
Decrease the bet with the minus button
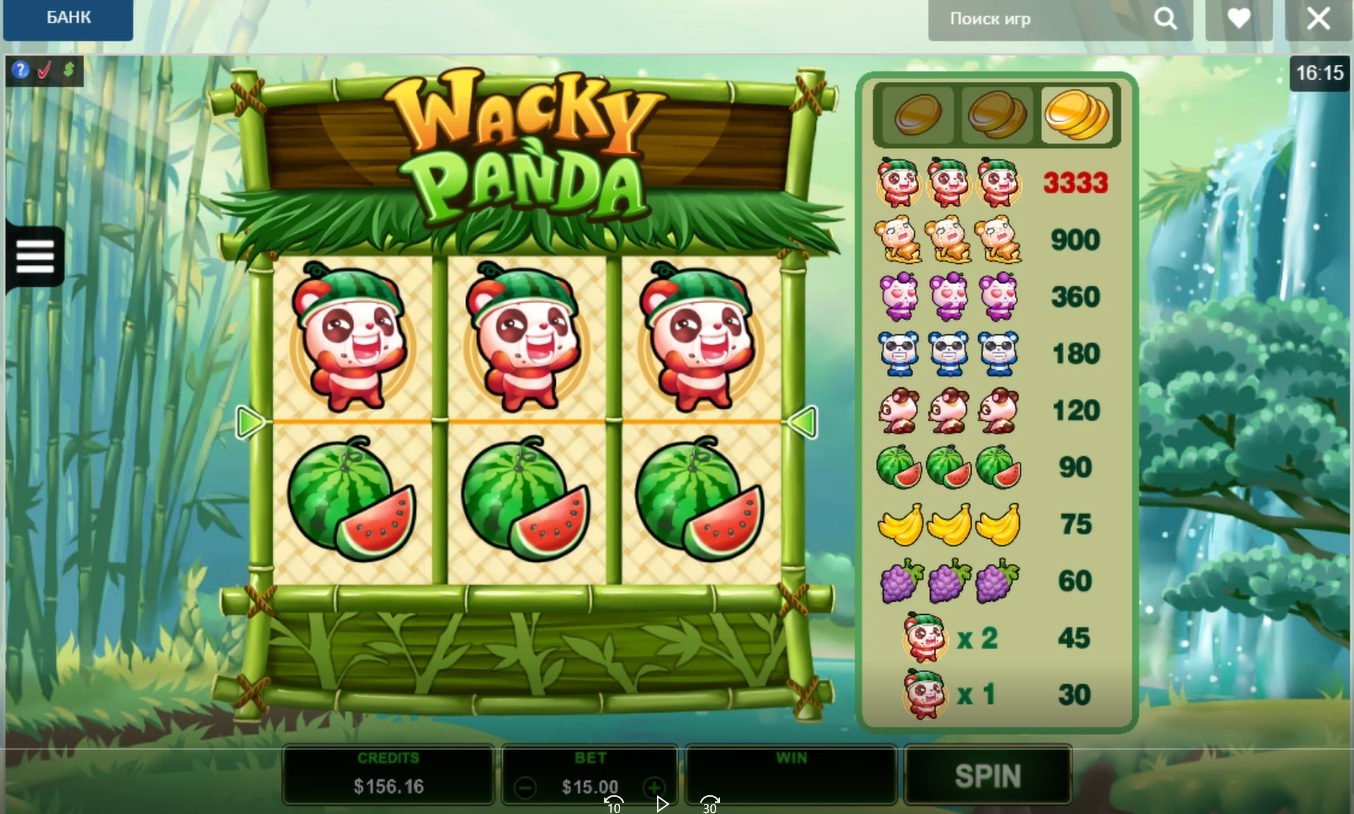tap(525, 787)
